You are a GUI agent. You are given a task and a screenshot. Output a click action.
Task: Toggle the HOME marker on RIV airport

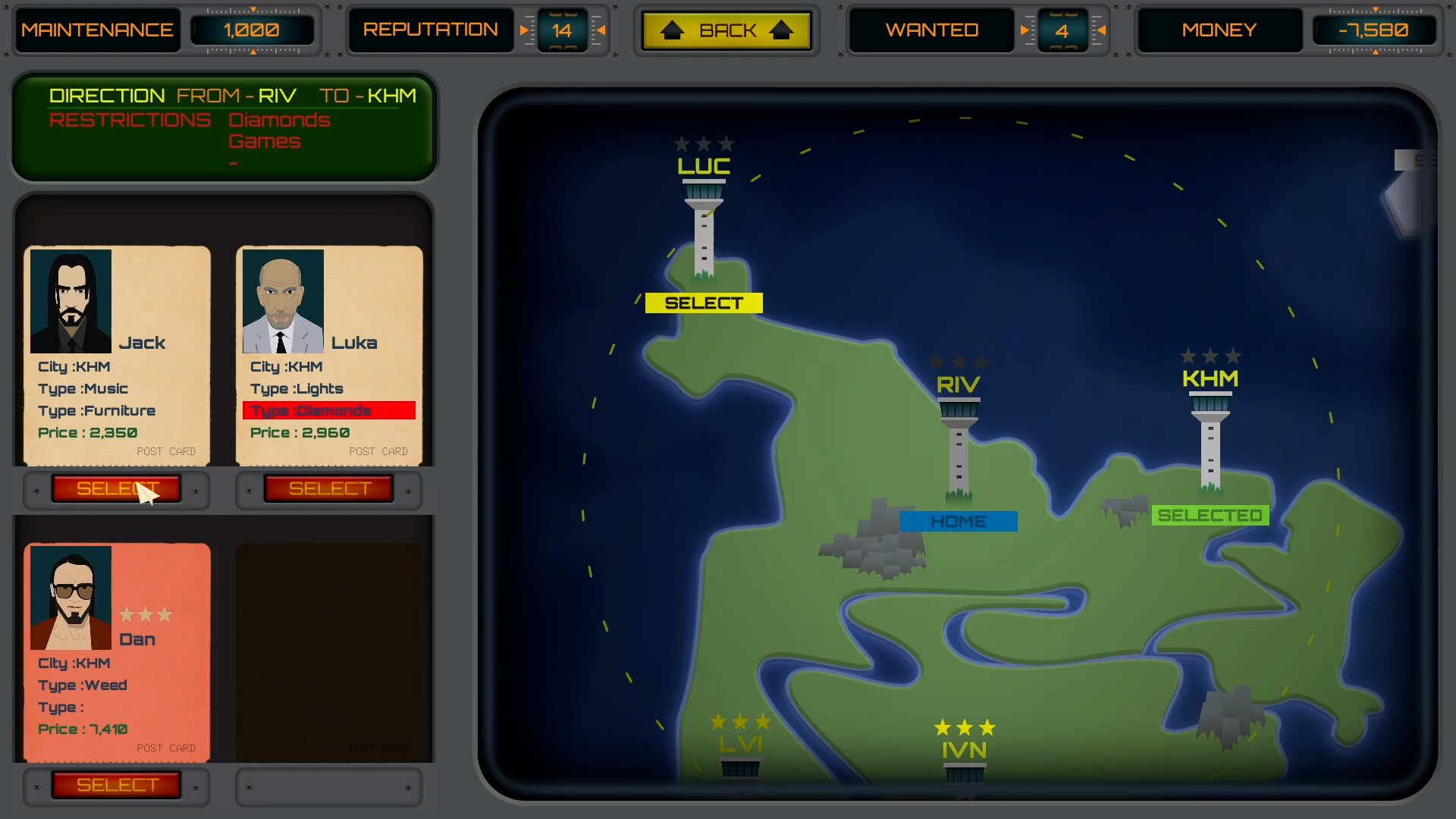point(959,521)
